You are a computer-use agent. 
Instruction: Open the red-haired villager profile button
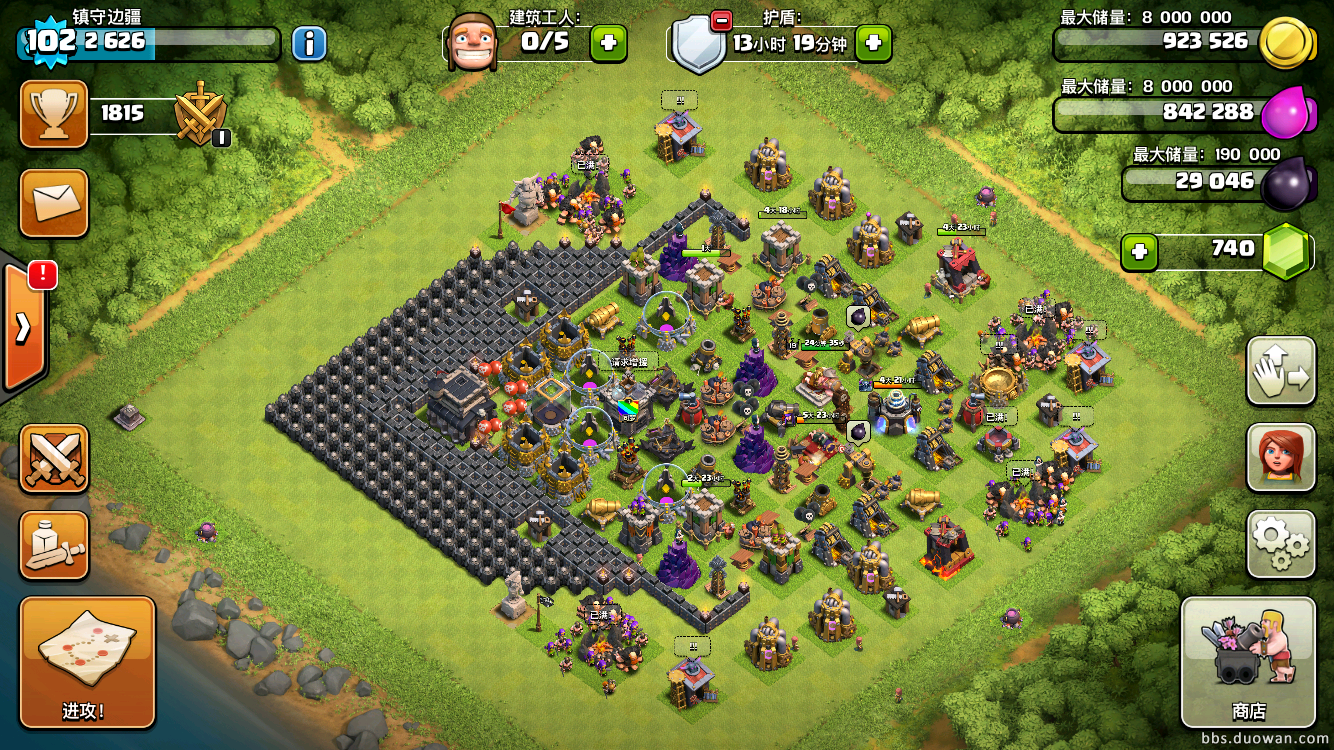[1280, 457]
